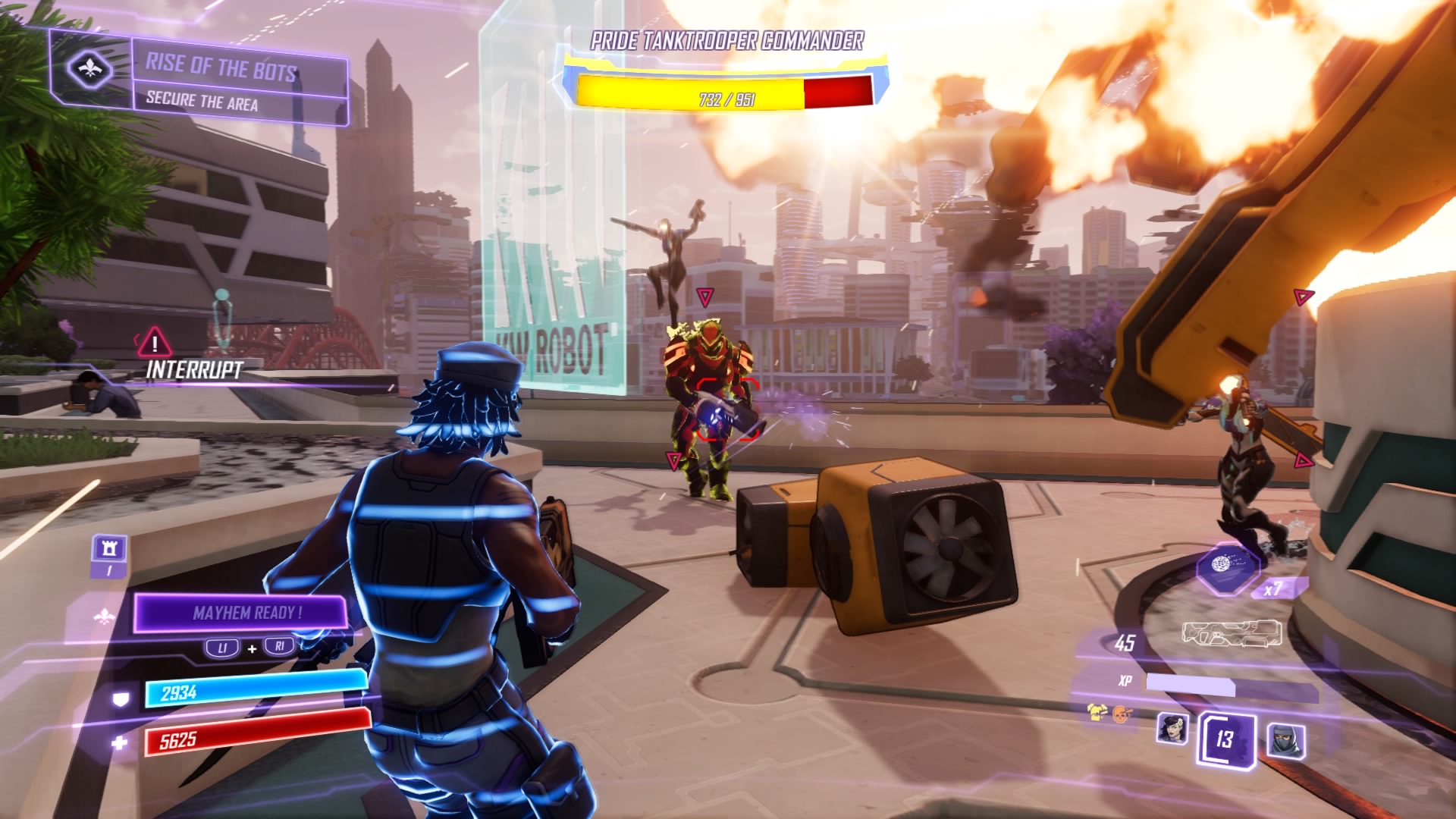Click the fleur-de-lis mission emblem
This screenshot has width=1456, height=819.
point(90,70)
